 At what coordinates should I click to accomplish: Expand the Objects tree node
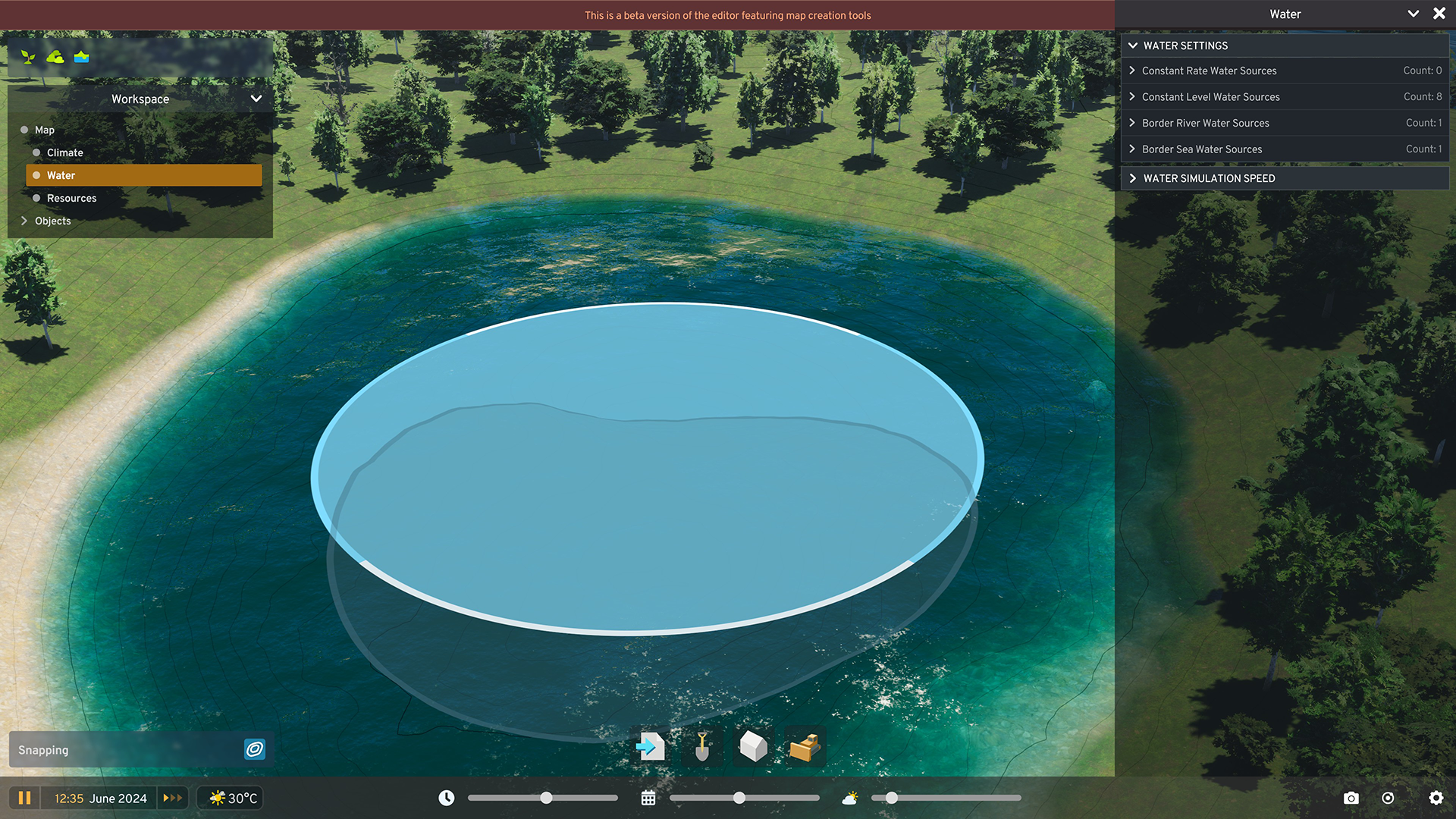pos(52,221)
